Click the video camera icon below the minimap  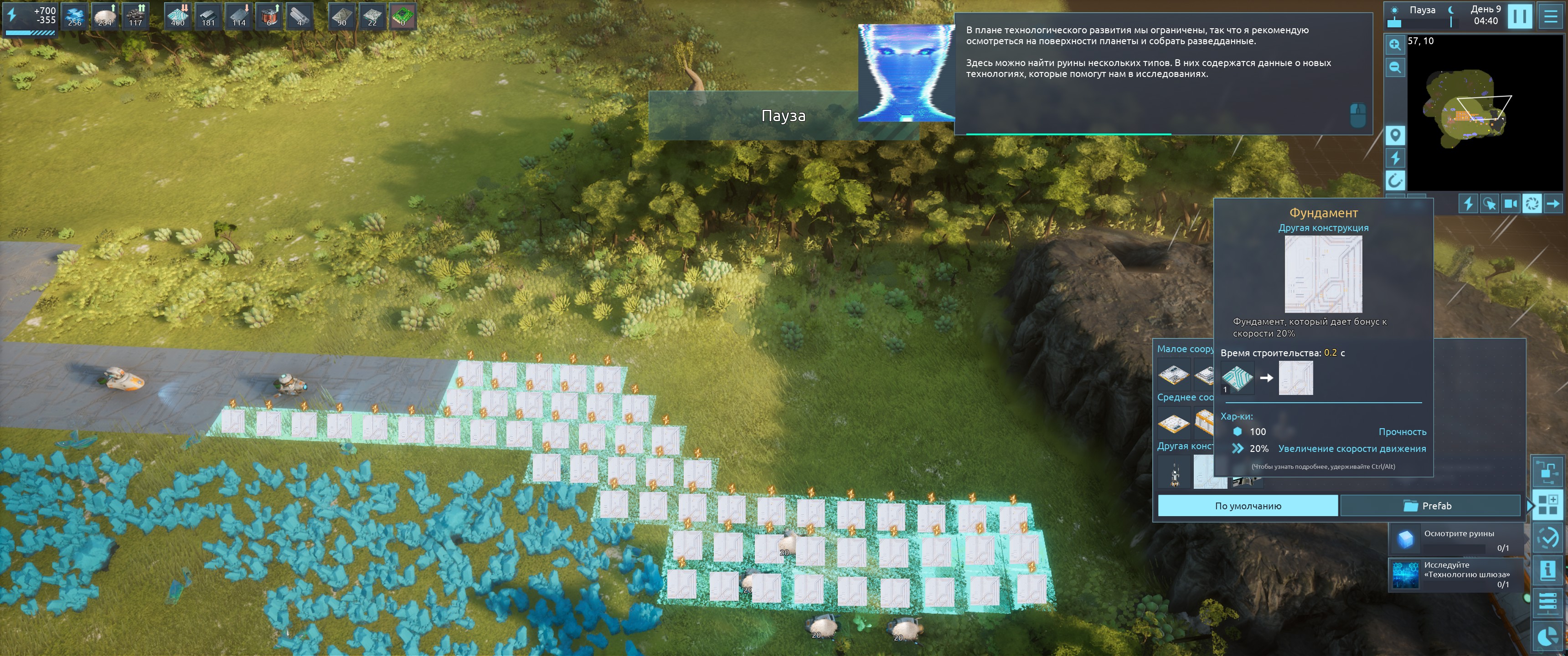tap(1511, 203)
